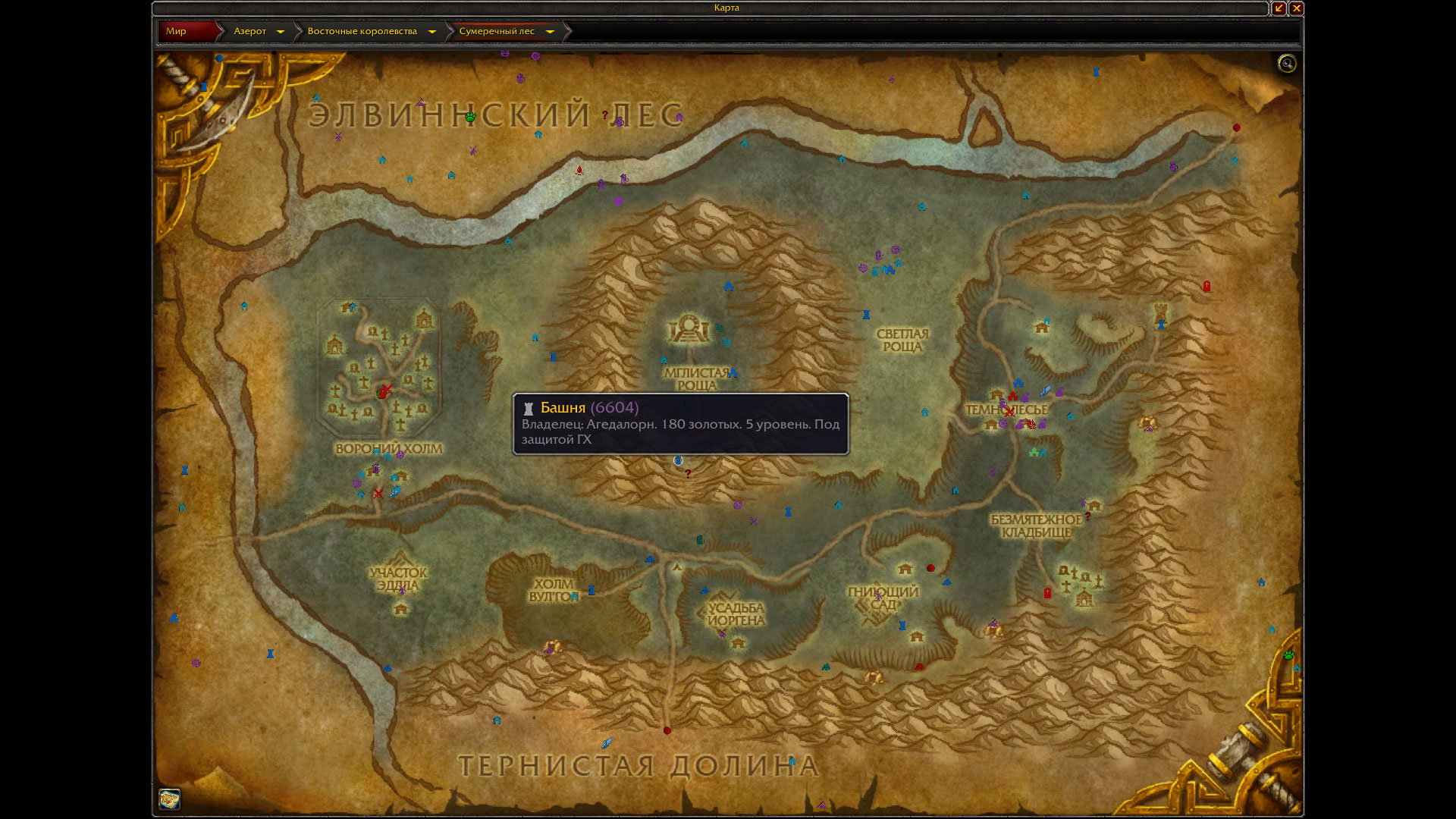Go to the Мир world map level

click(x=180, y=31)
